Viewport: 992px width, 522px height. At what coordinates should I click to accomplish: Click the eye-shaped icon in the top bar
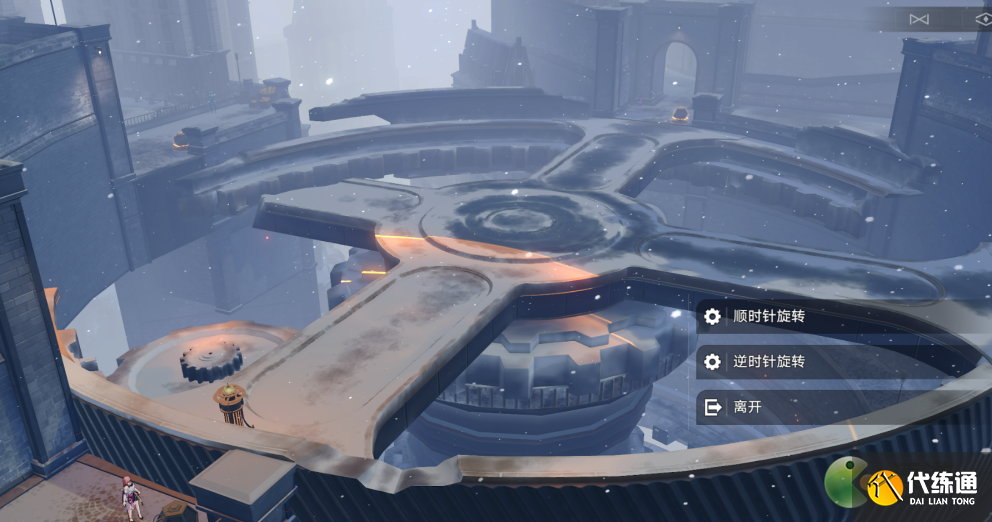point(983,19)
